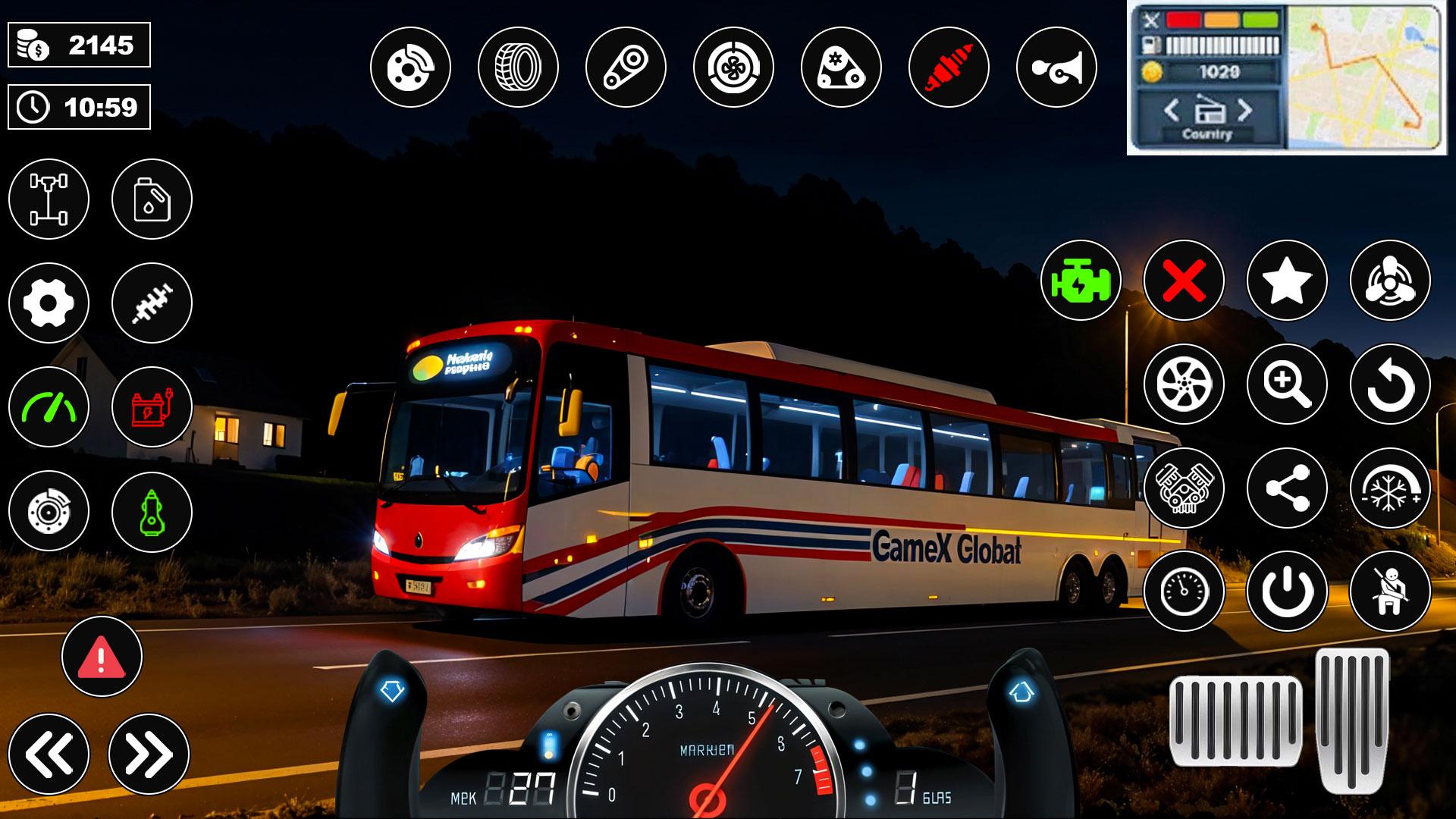Toggle the green engine check icon

1080,281
